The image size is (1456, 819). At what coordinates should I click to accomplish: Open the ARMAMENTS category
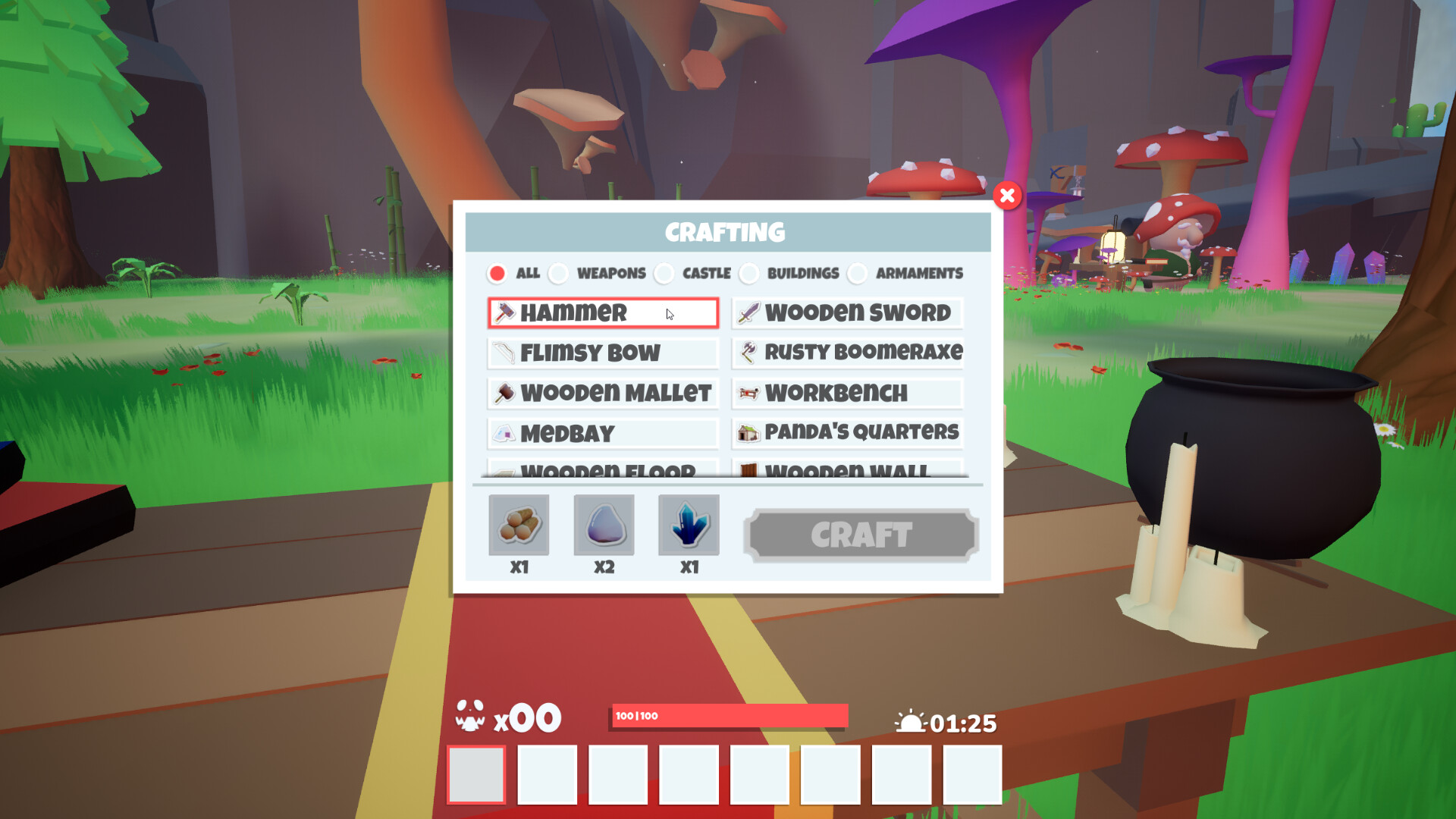[858, 273]
